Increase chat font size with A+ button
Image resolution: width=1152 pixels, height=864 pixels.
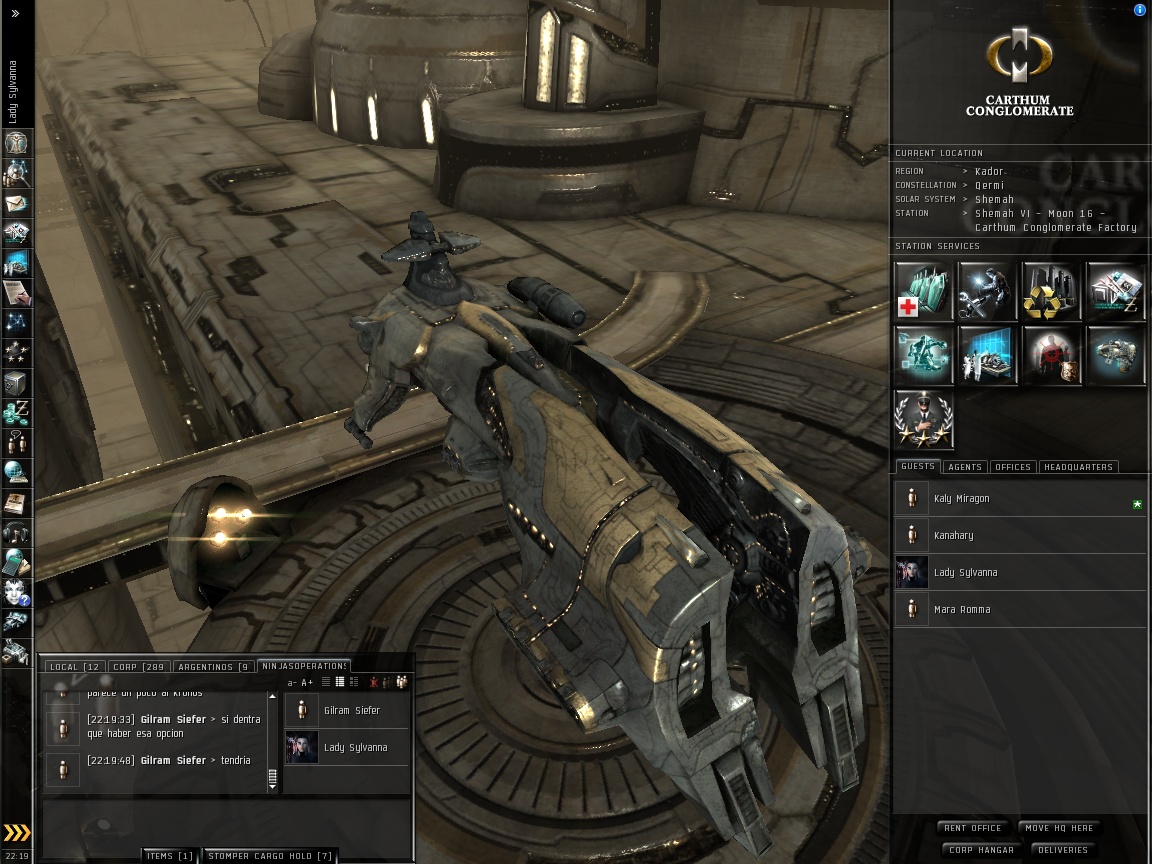pos(307,683)
